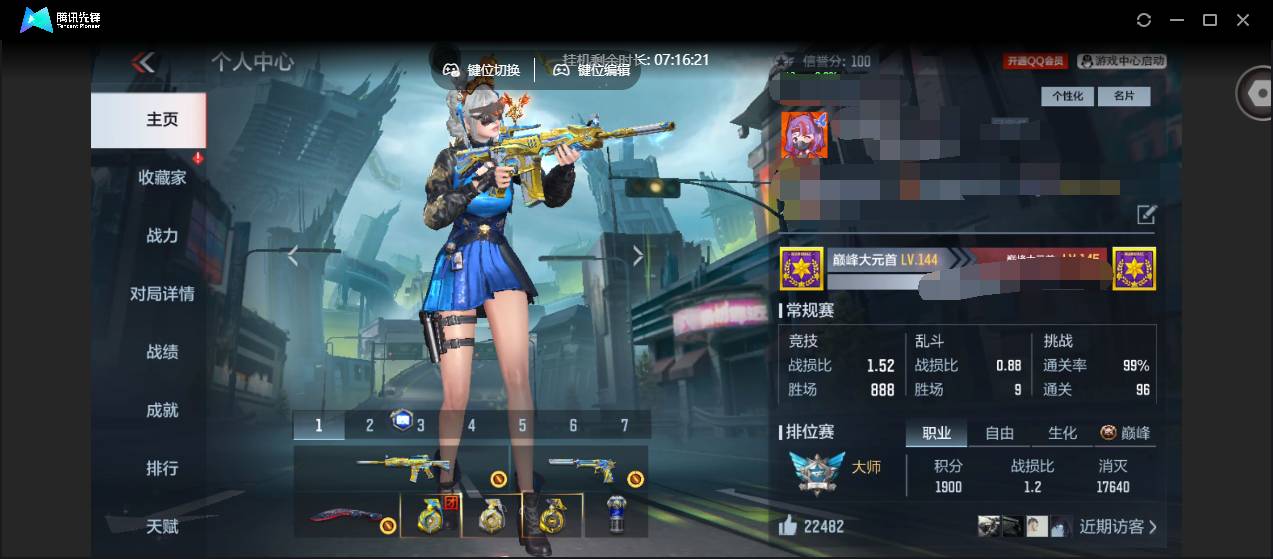Open the 个性化 personalization button
Screen dimensions: 1273x559
tap(1067, 96)
